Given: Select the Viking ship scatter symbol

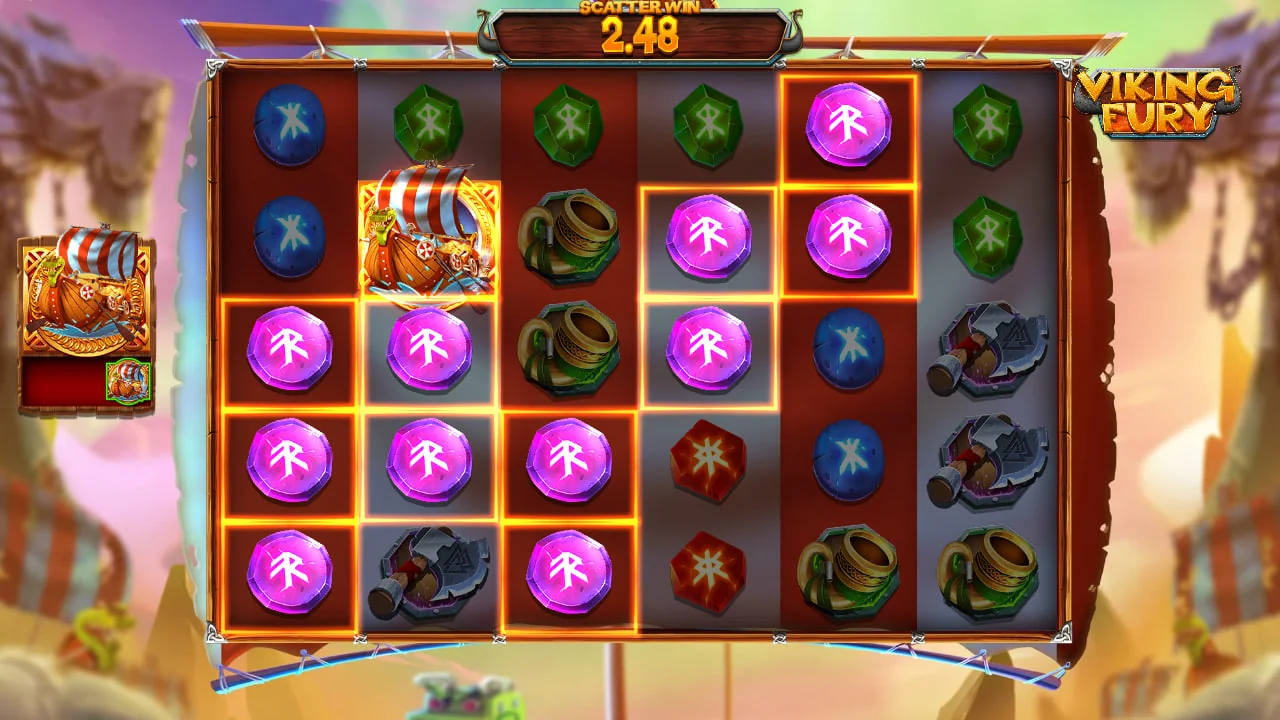Looking at the screenshot, I should 429,238.
